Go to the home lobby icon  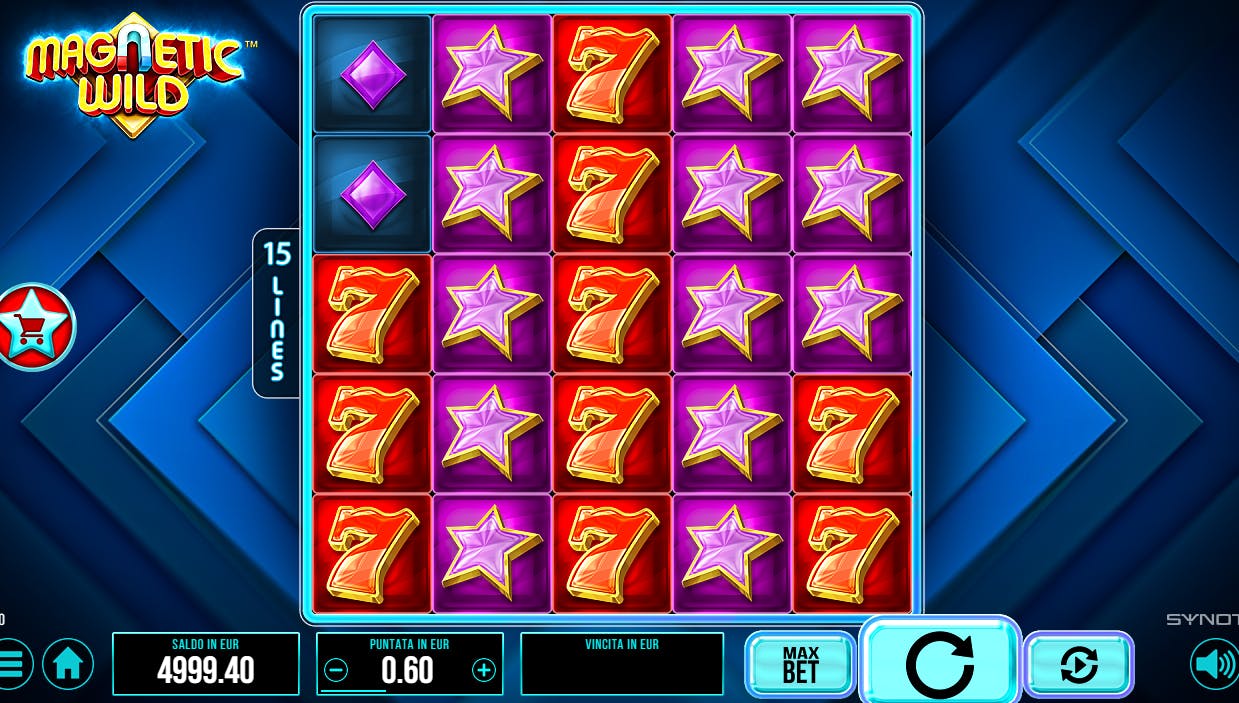pos(68,664)
